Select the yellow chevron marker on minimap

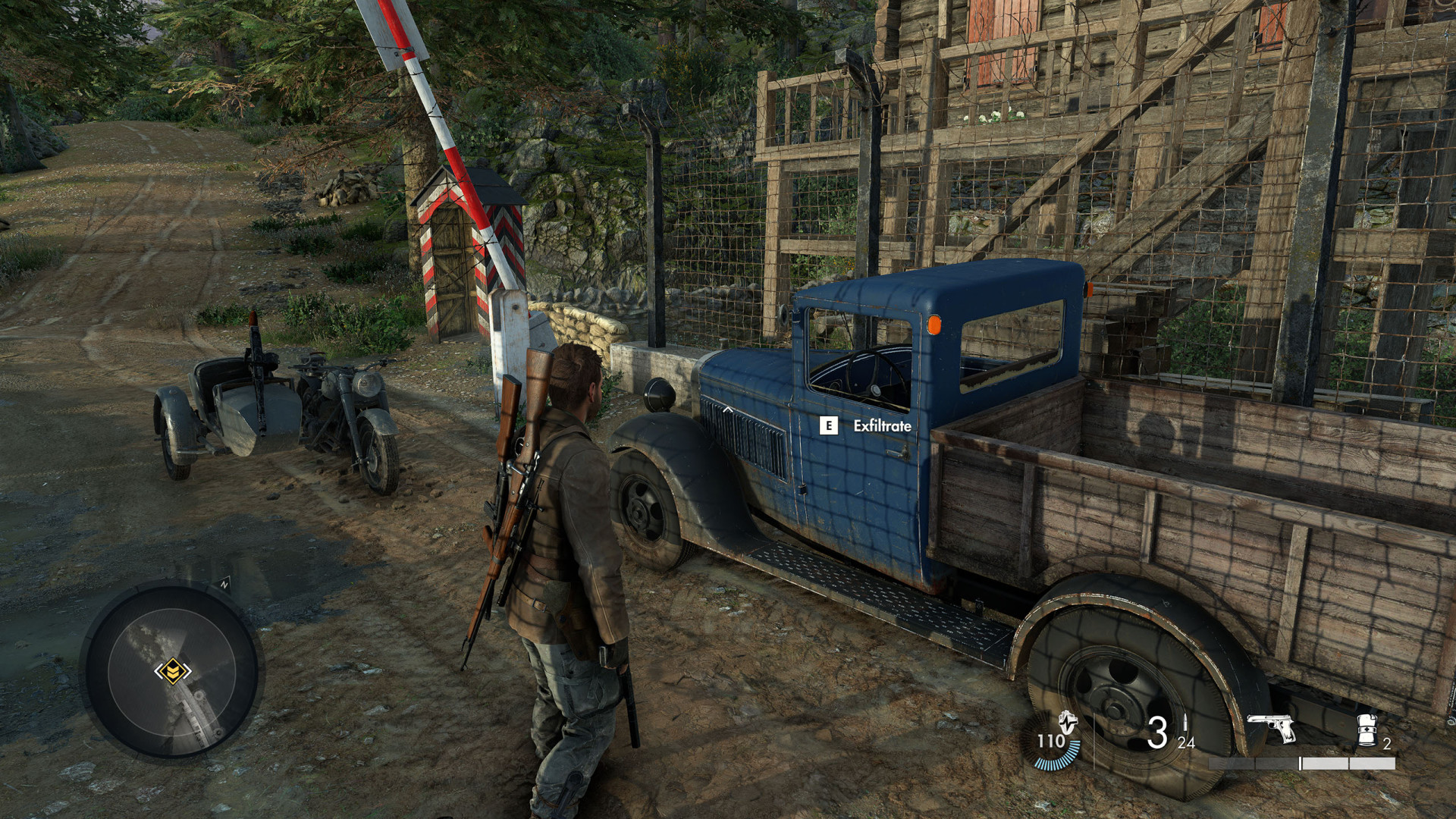pyautogui.click(x=172, y=671)
